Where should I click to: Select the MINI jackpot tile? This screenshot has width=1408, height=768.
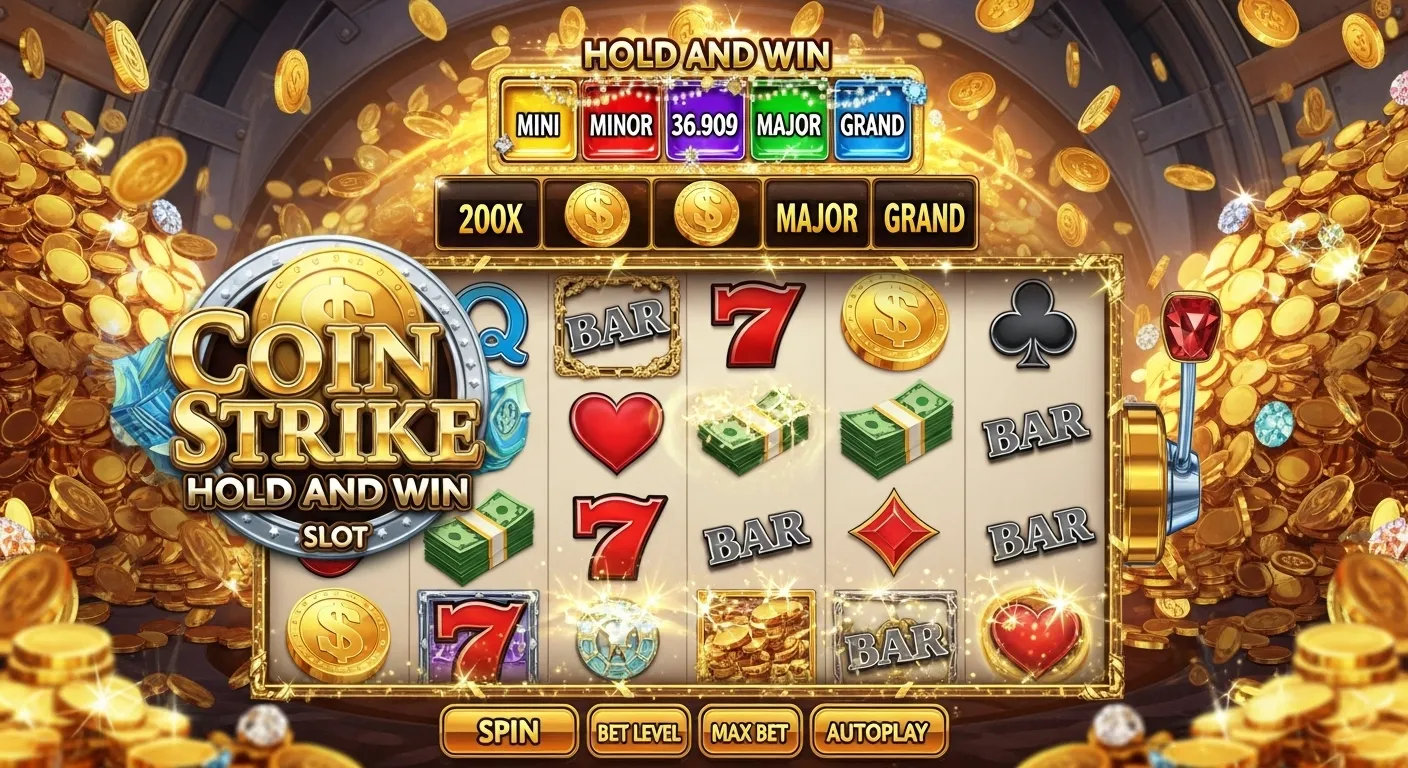click(539, 124)
